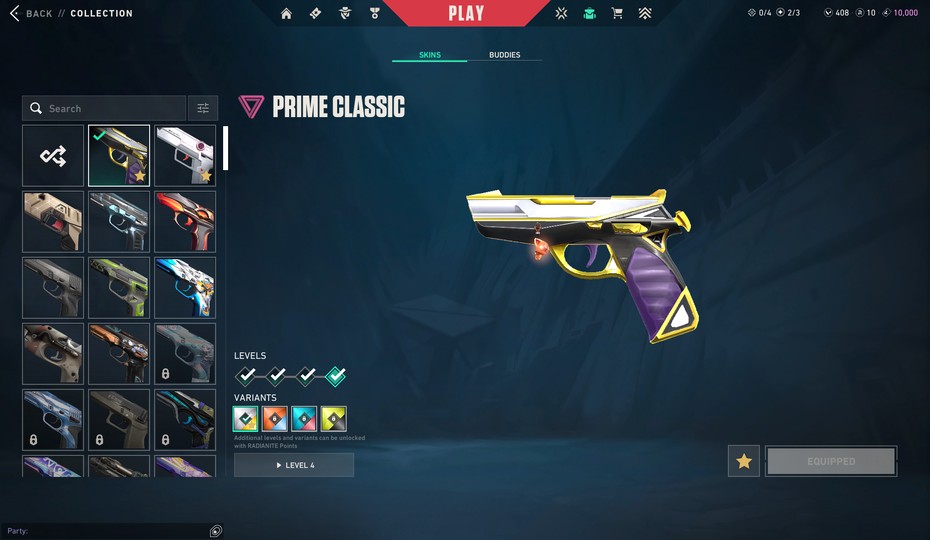Select the cyan and pink variant swatch
930x540 pixels.
coord(305,419)
